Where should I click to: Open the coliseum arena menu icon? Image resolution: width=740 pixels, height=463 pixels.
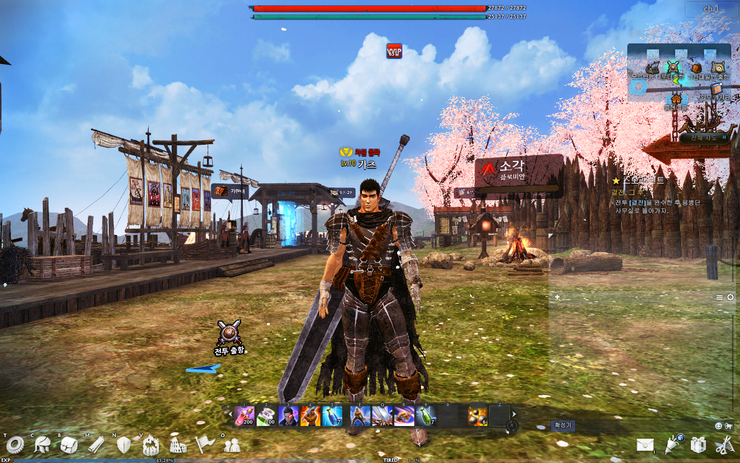click(178, 444)
